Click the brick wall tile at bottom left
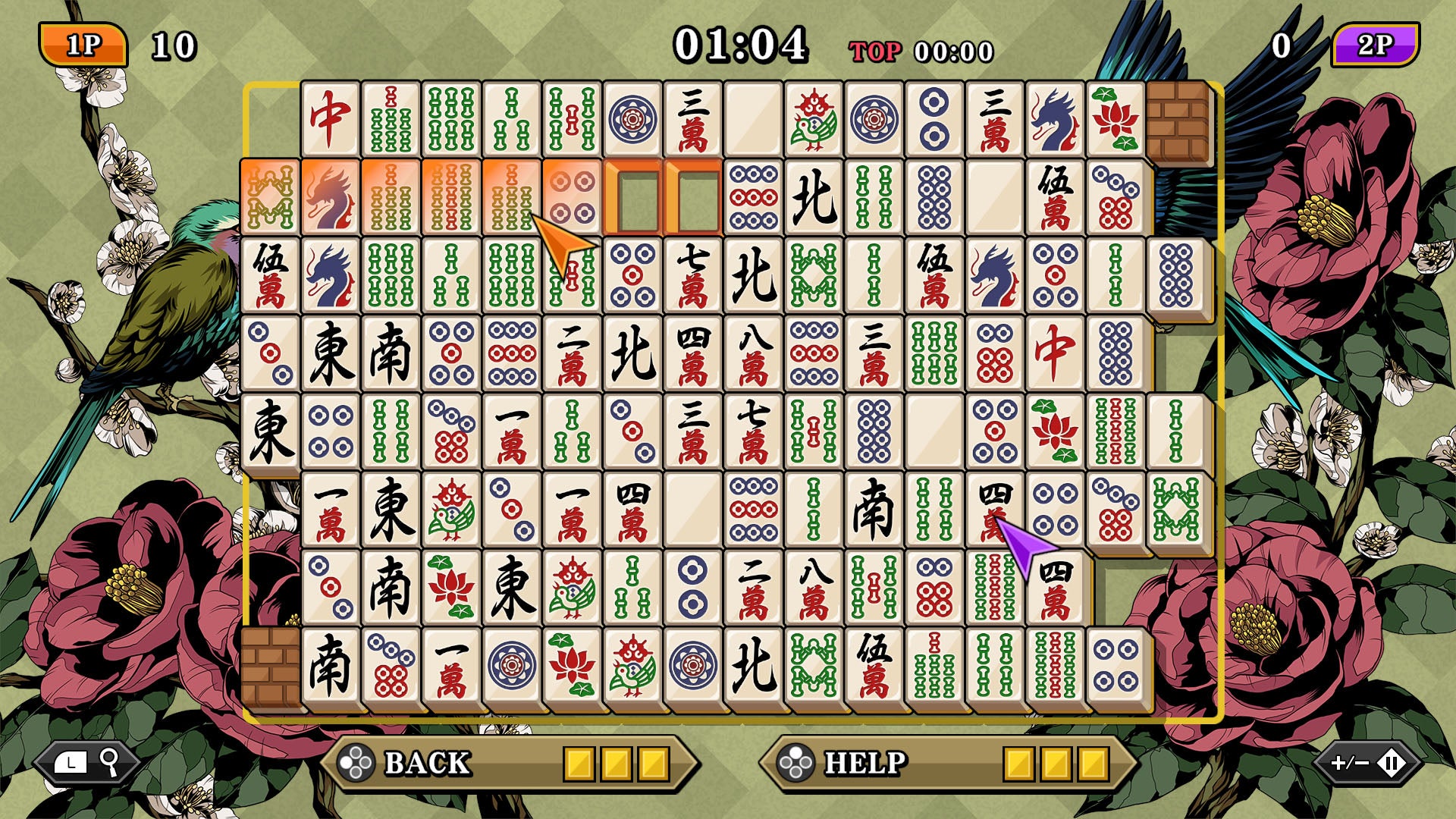This screenshot has width=1456, height=819. coord(271,666)
